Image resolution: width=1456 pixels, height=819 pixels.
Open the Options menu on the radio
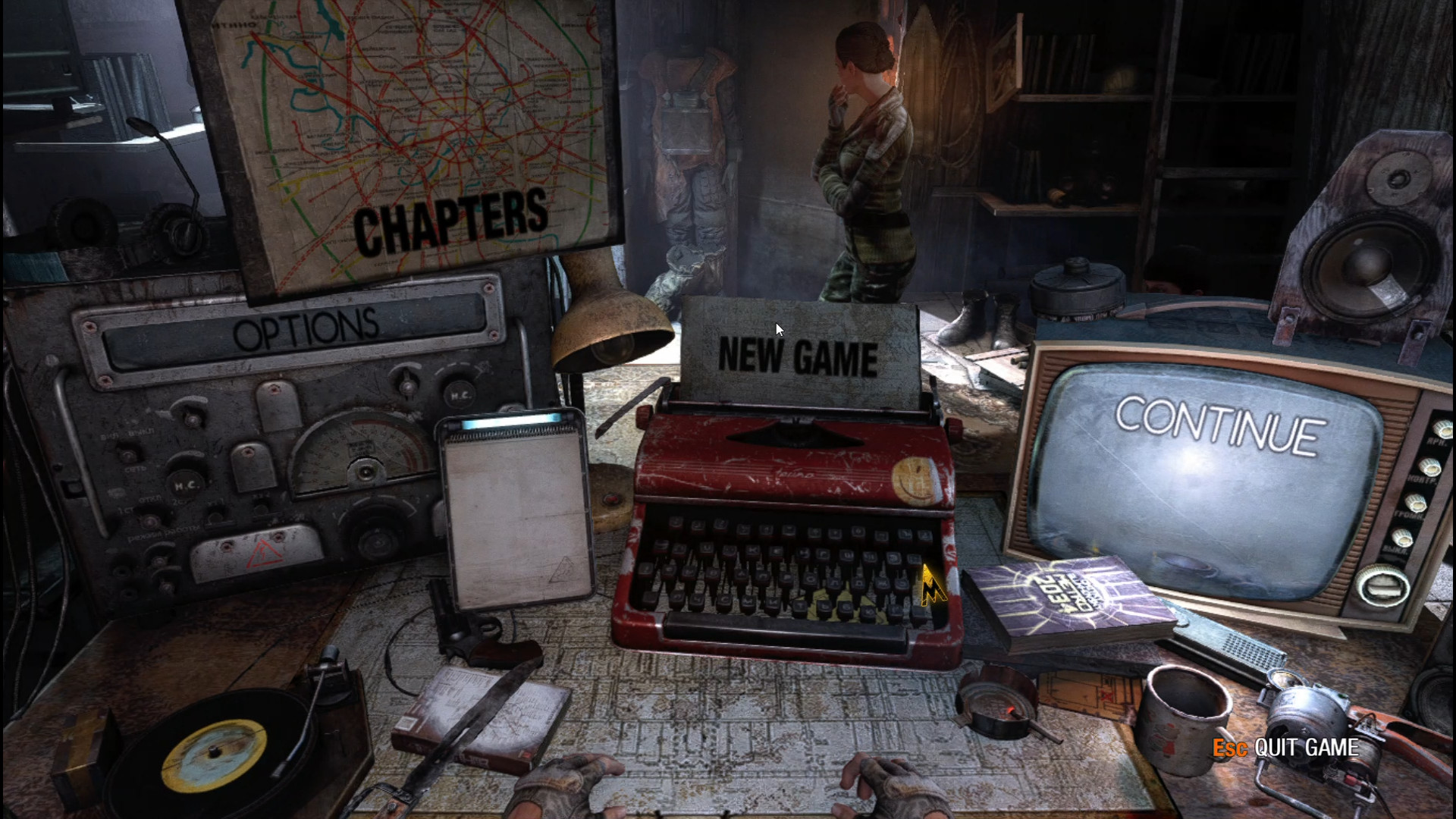305,330
